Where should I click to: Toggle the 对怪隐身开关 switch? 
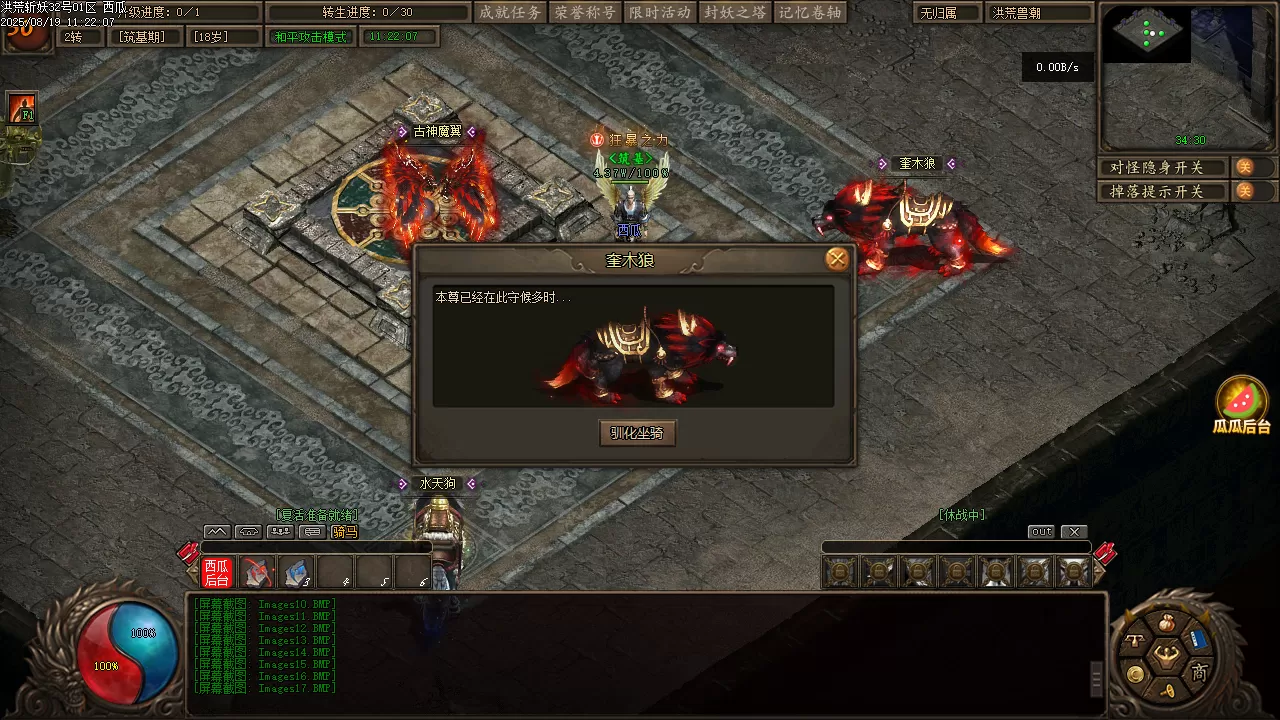(x=1245, y=167)
